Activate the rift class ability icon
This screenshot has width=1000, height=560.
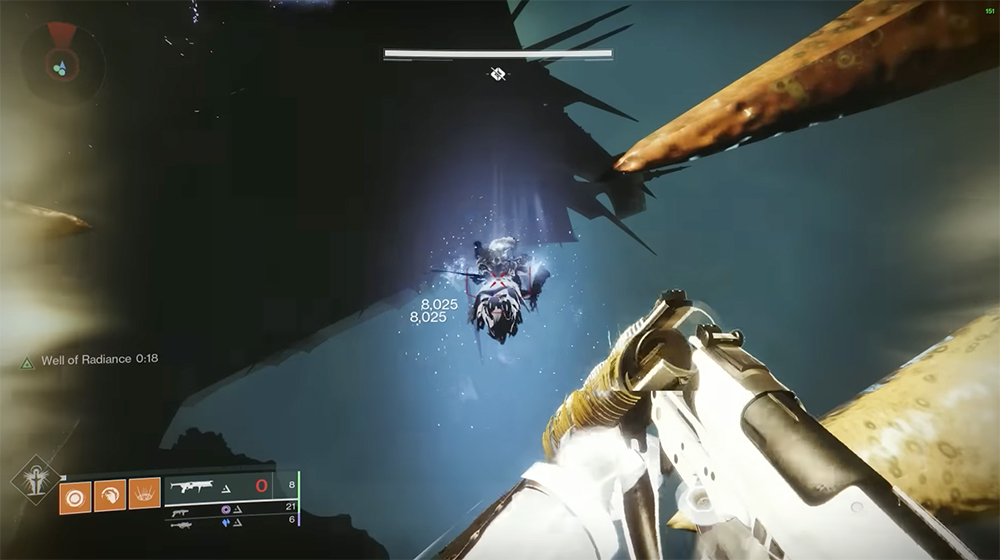coord(144,494)
